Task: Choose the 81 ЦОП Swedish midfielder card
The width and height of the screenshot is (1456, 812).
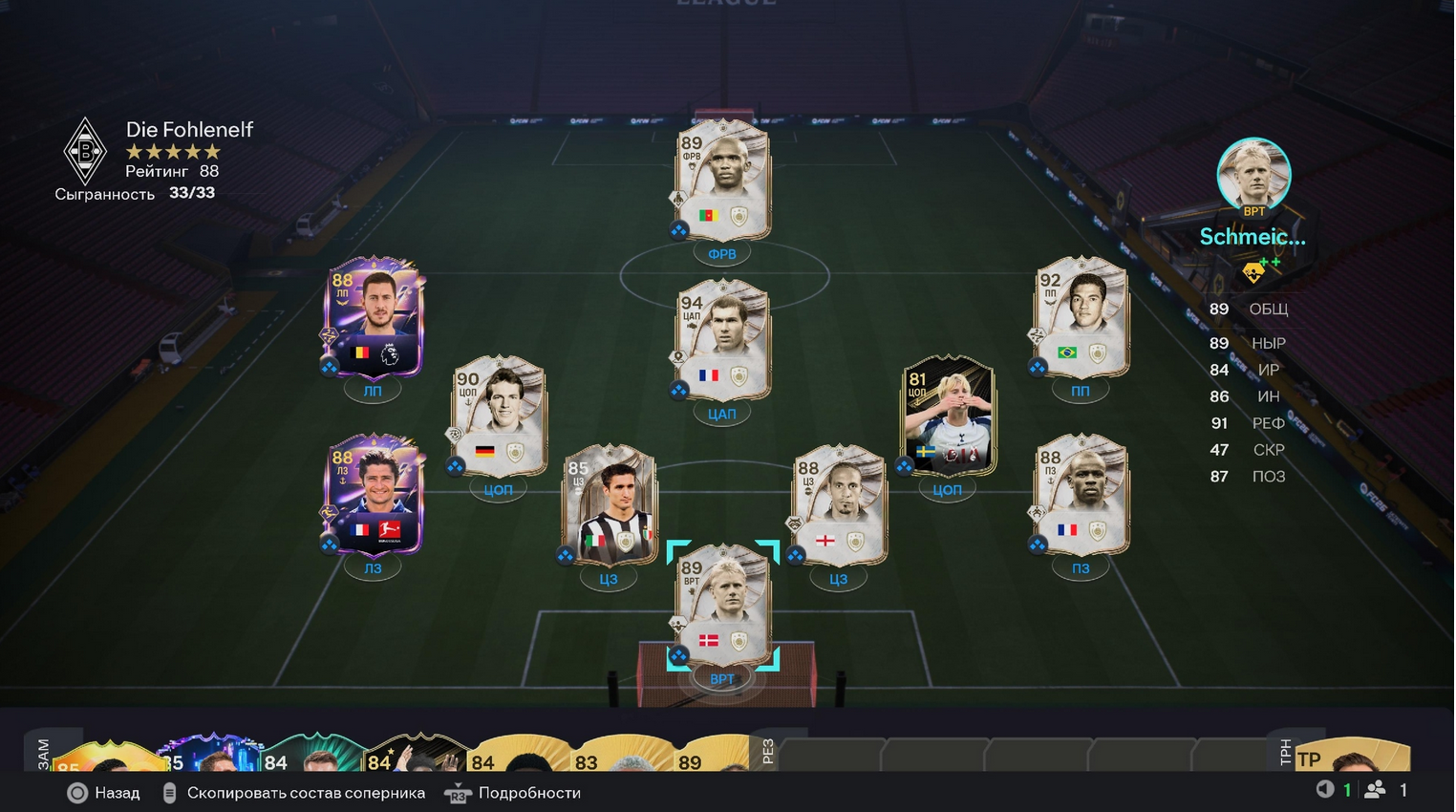Action: pyautogui.click(x=948, y=417)
